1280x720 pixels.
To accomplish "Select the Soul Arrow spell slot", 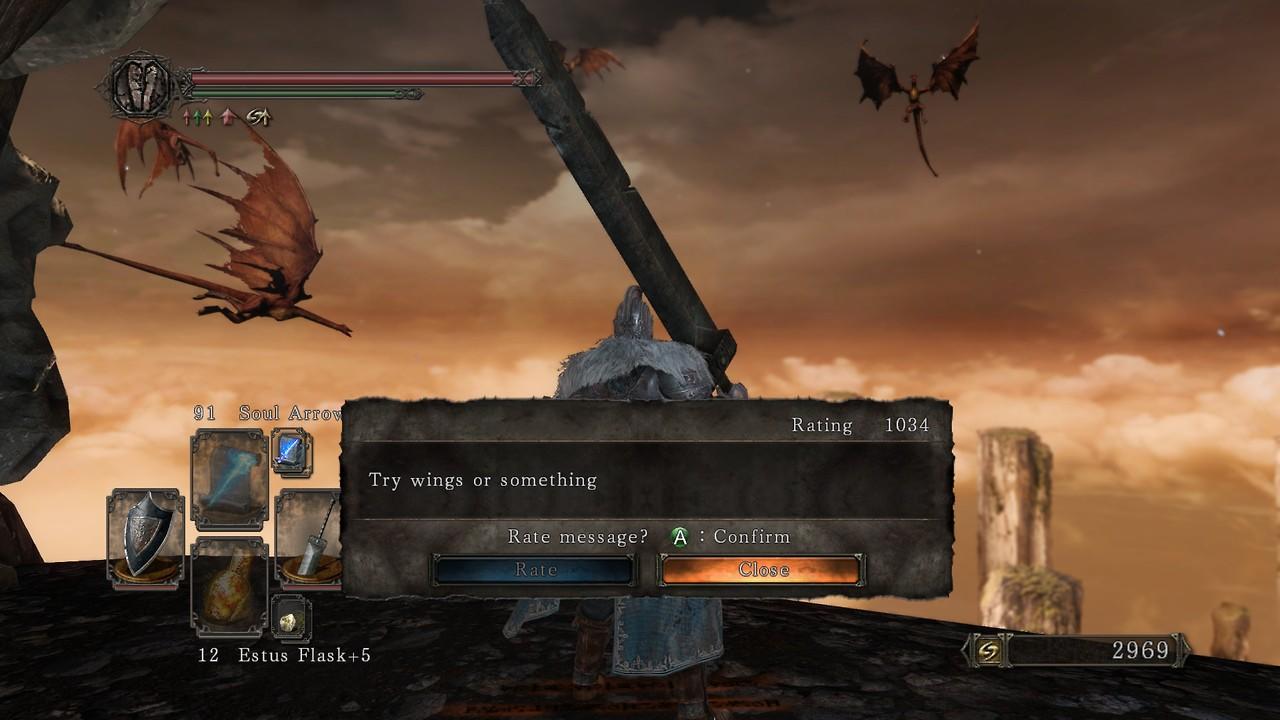I will pyautogui.click(x=229, y=480).
